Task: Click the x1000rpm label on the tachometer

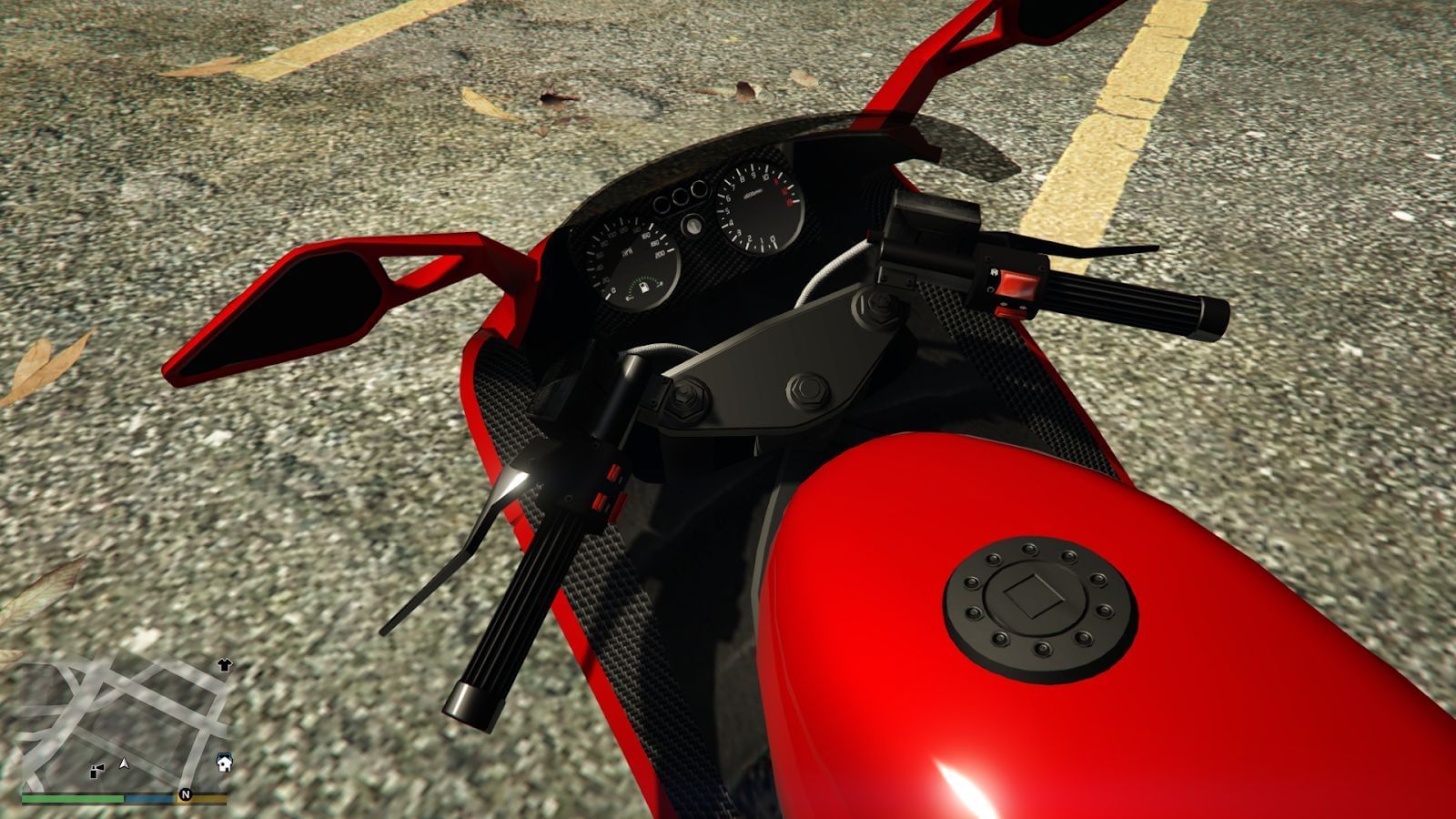Action: coord(753,196)
